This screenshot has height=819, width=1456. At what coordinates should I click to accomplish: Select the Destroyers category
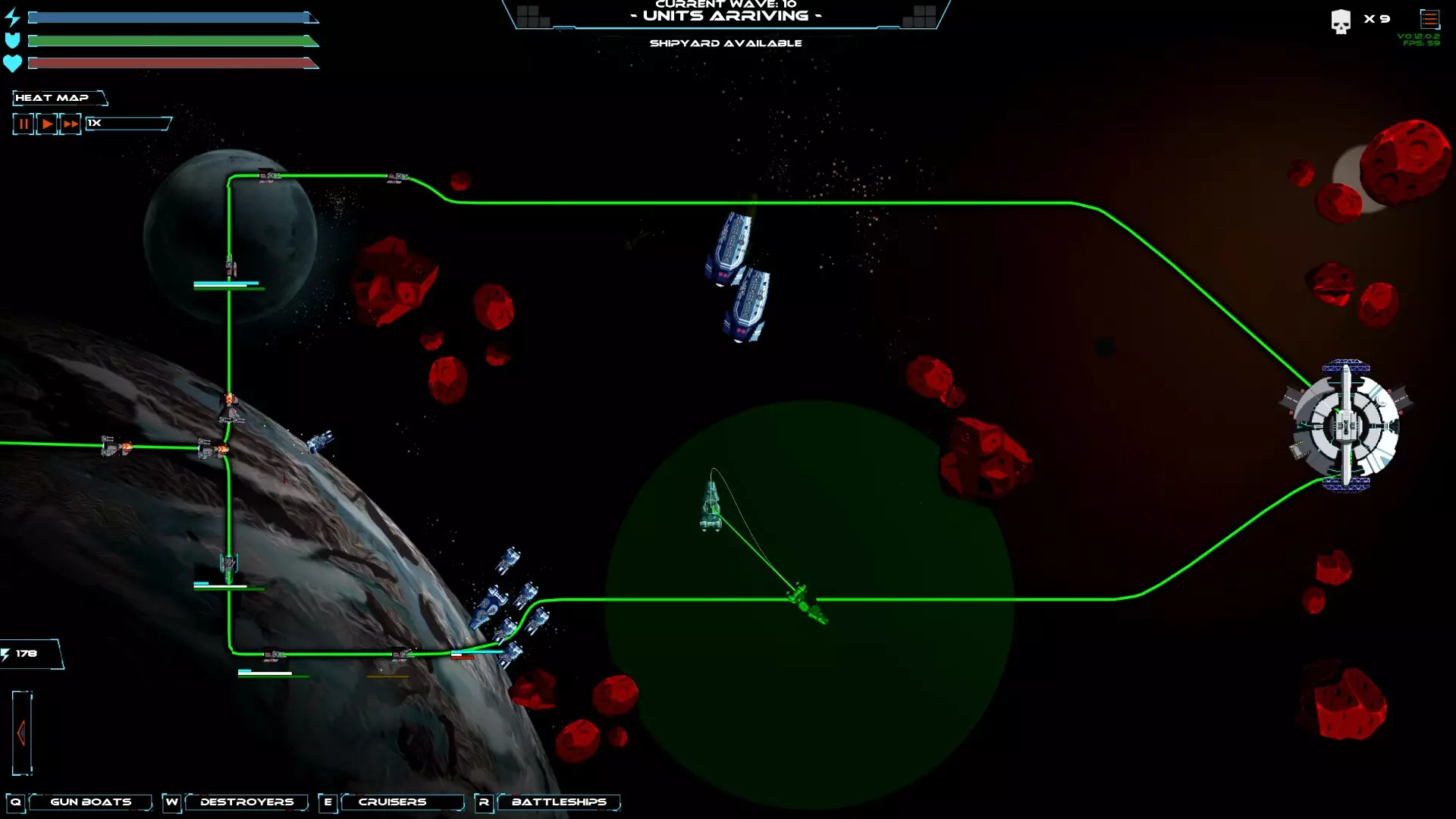coord(247,802)
